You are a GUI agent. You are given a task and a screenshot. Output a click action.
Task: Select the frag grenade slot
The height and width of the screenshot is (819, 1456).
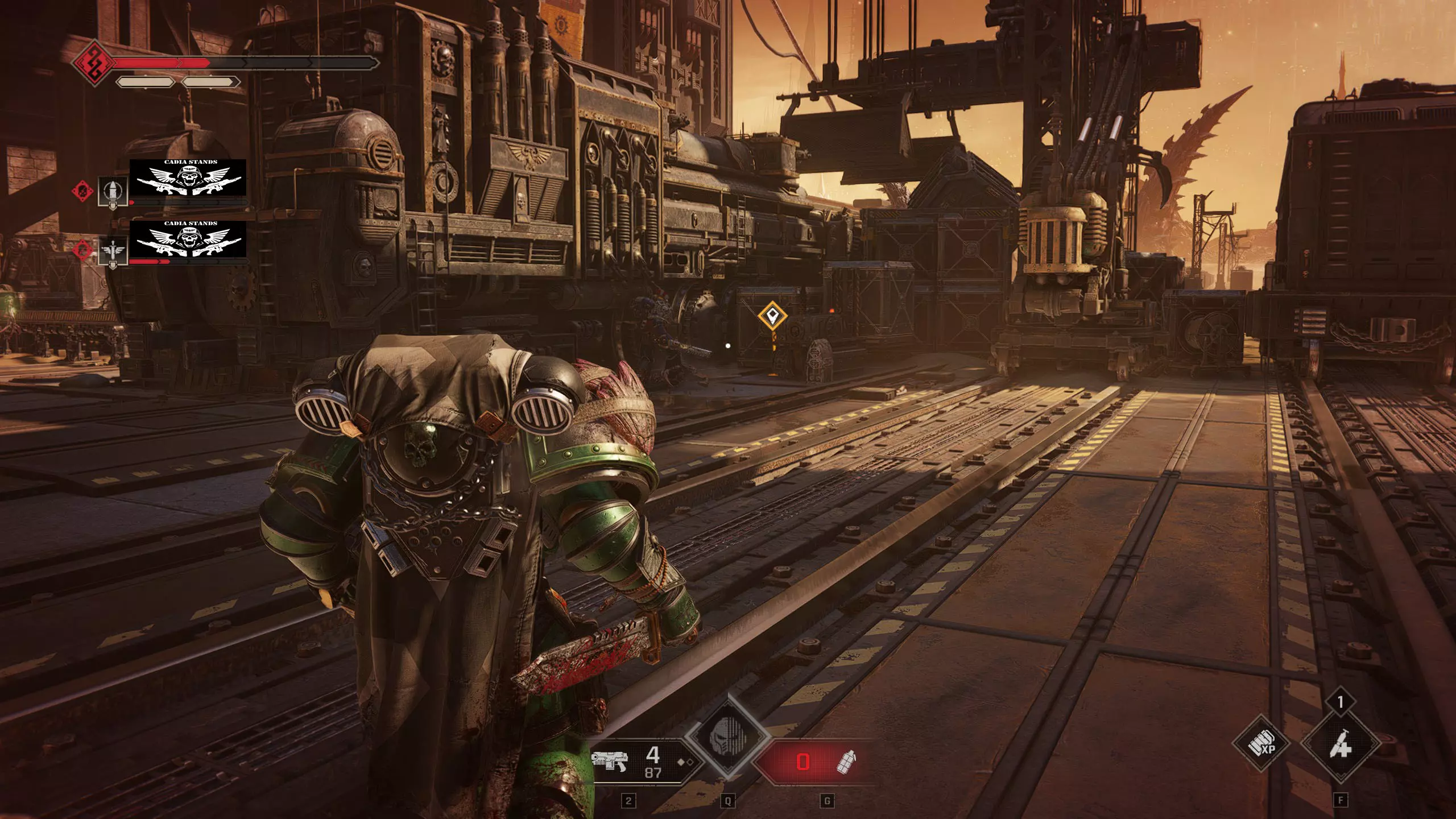[x=846, y=761]
